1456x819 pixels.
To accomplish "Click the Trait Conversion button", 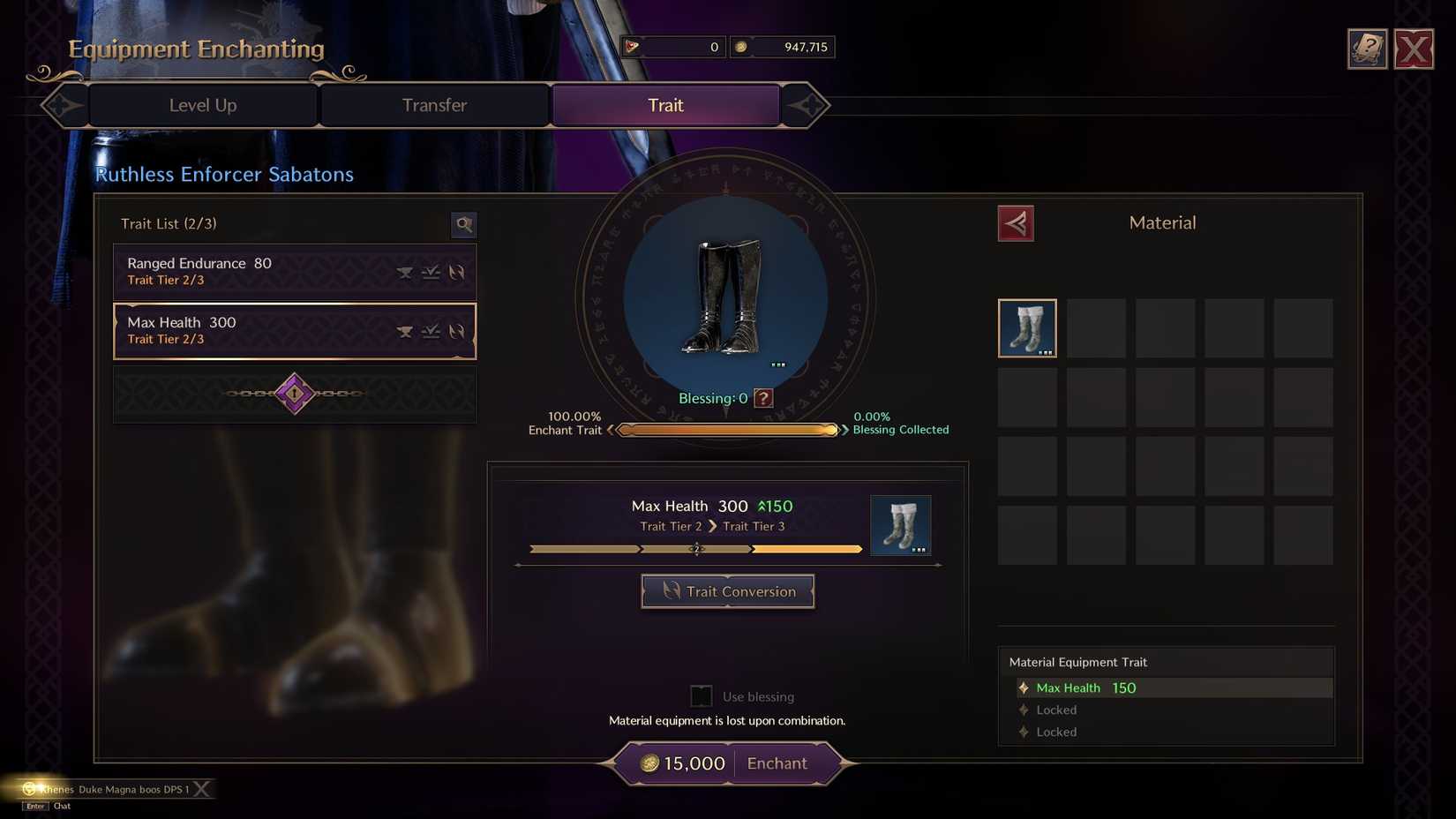I will click(x=727, y=591).
